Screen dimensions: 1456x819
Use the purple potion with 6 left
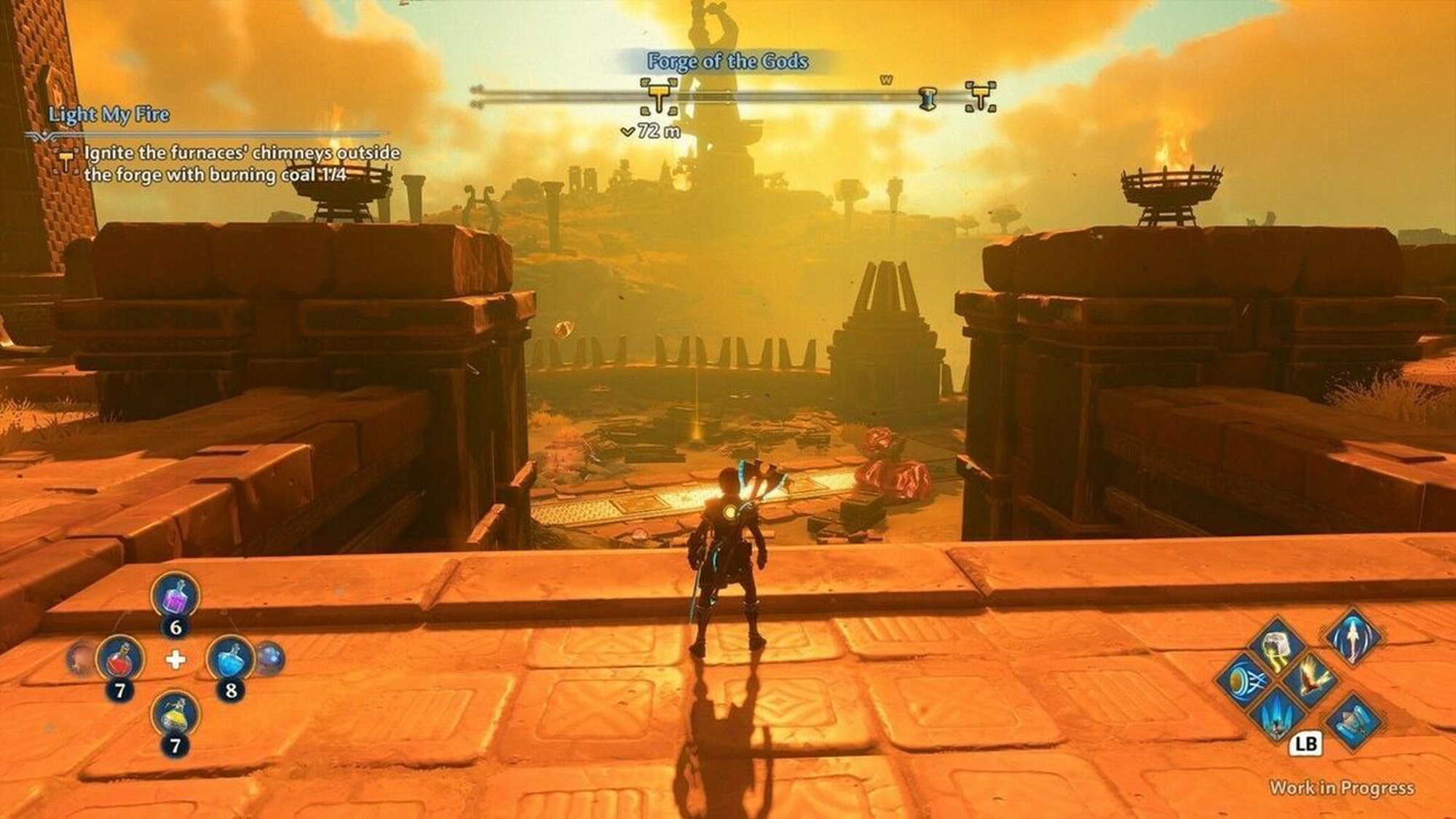[x=175, y=596]
